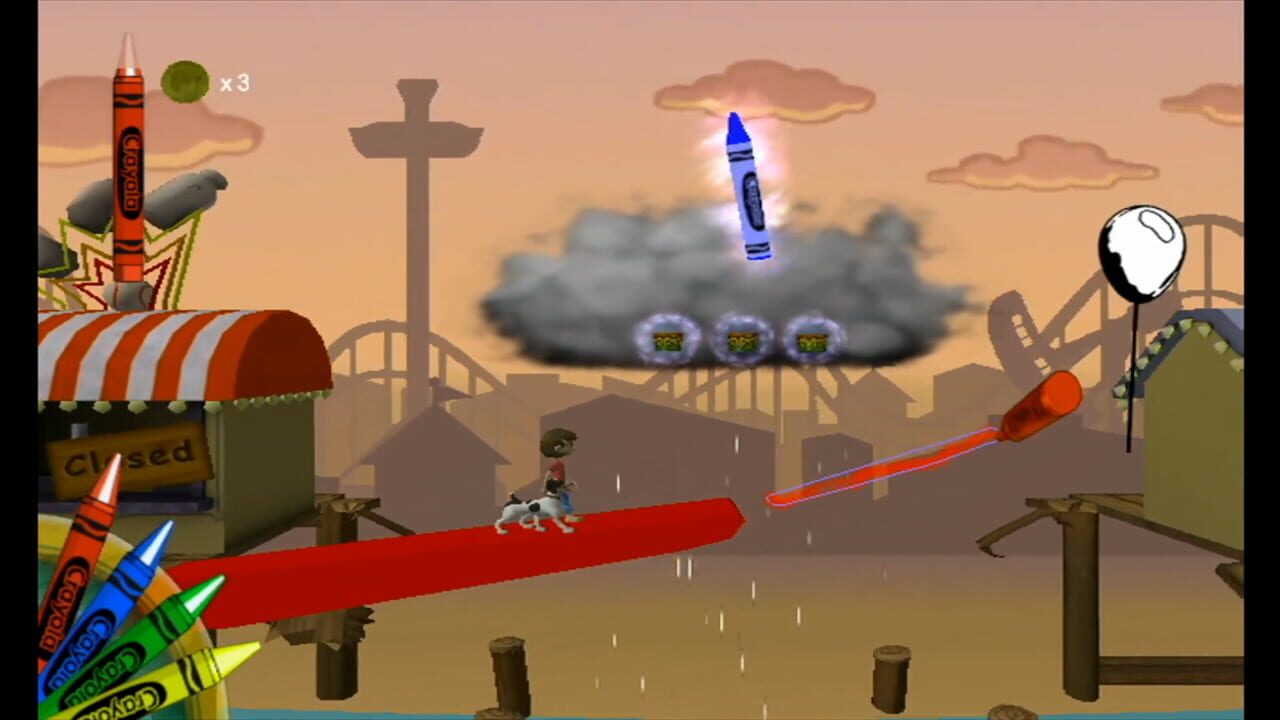
Task: Pop the black-and-white balloon
Action: (1143, 248)
